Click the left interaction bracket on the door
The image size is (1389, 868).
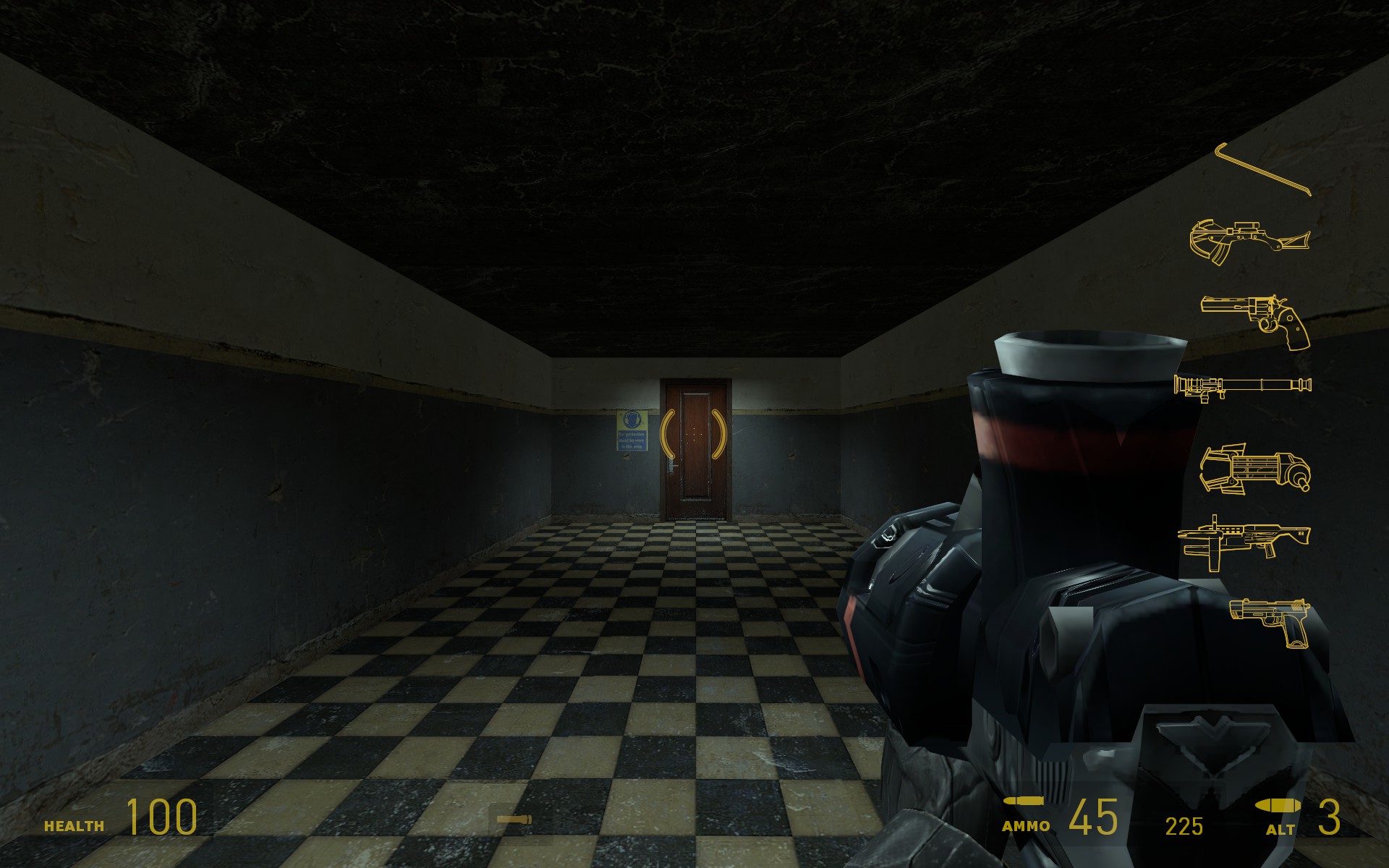tap(669, 434)
